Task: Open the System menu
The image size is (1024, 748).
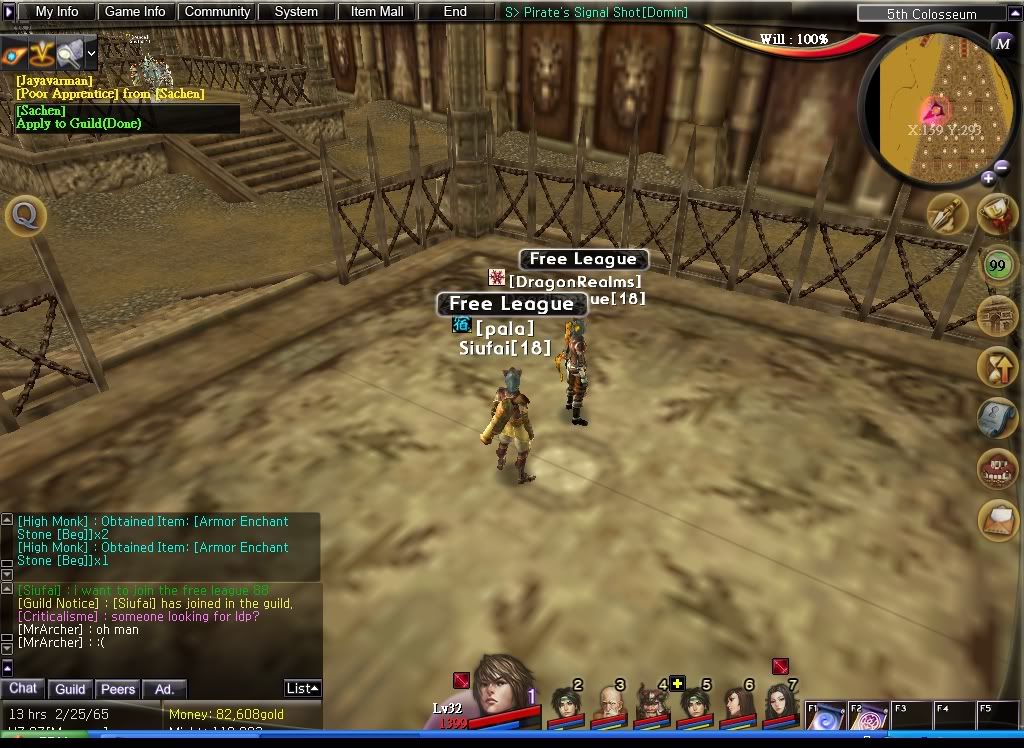Action: click(x=296, y=12)
